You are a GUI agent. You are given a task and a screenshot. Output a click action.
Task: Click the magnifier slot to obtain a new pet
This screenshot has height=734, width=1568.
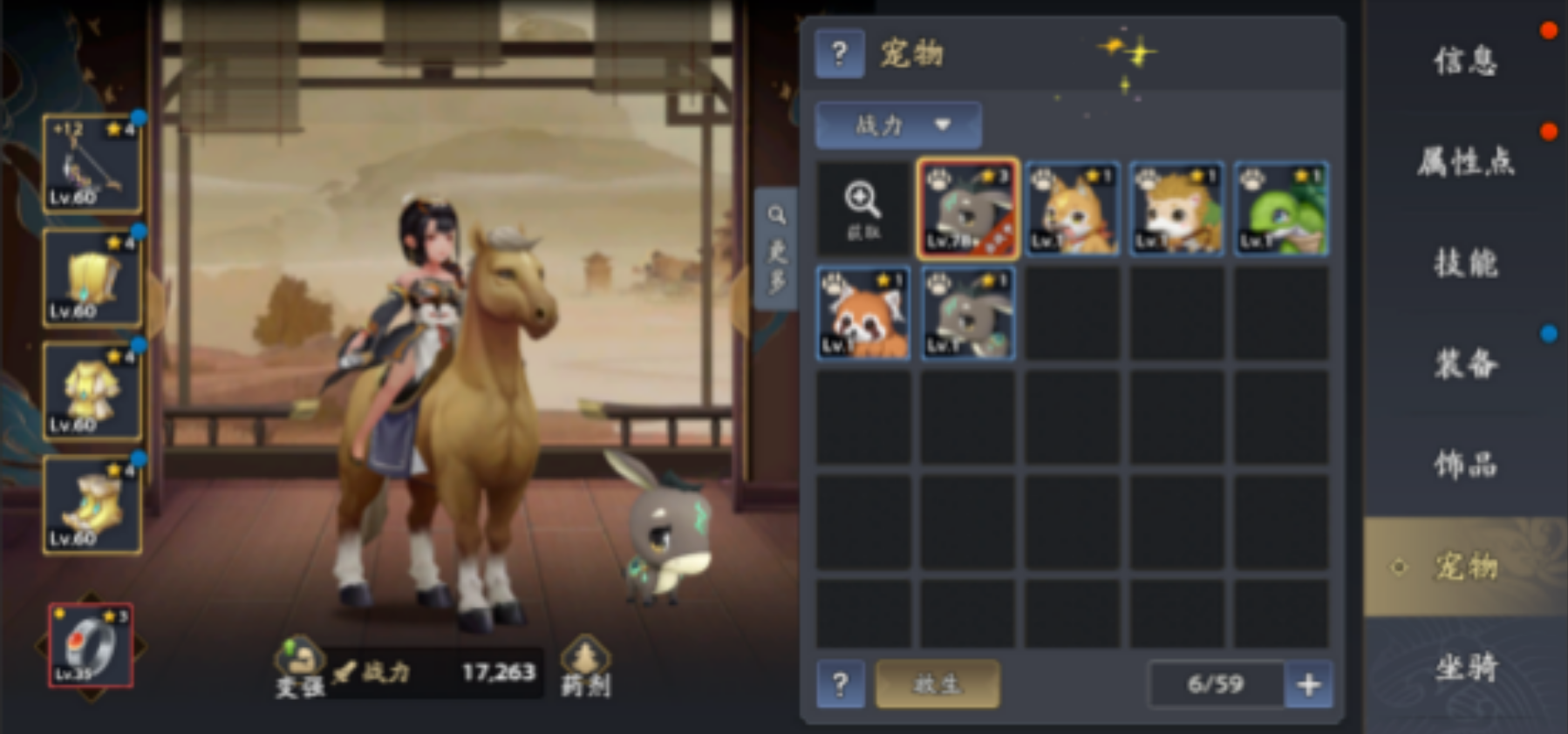click(862, 207)
